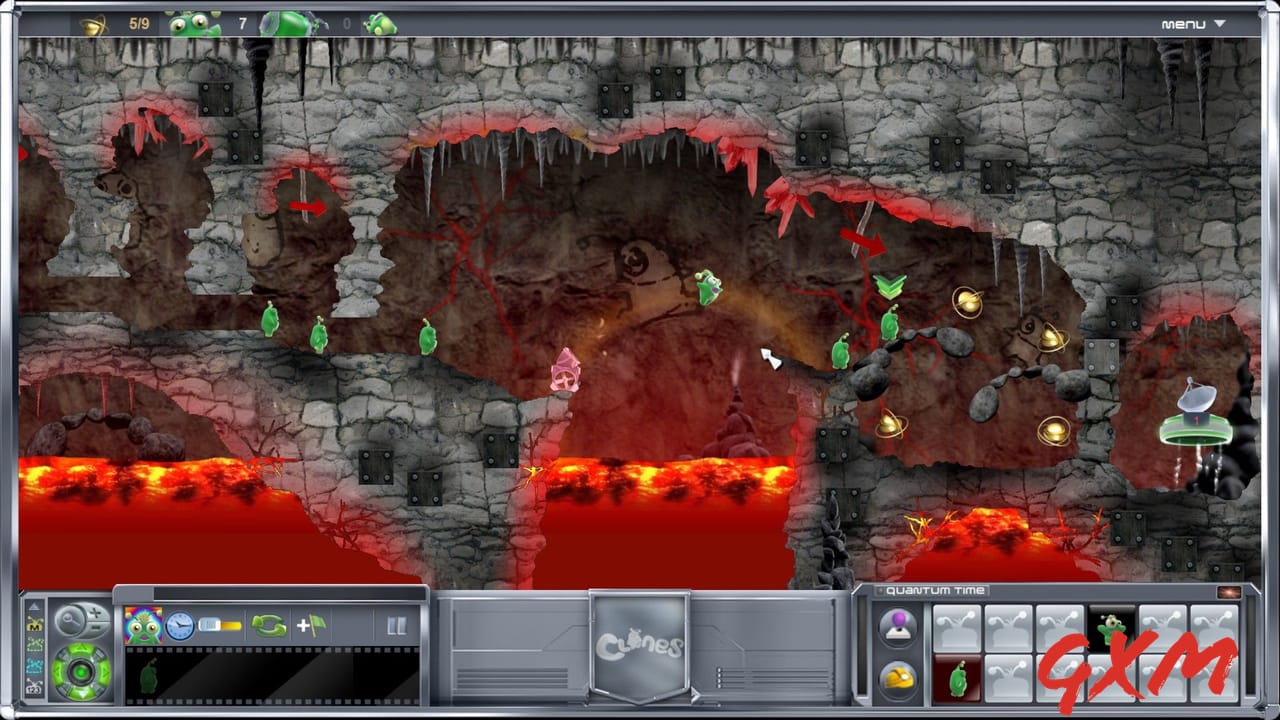
Task: Expand the left sidebar with the small triangle arrow
Action: (36, 604)
